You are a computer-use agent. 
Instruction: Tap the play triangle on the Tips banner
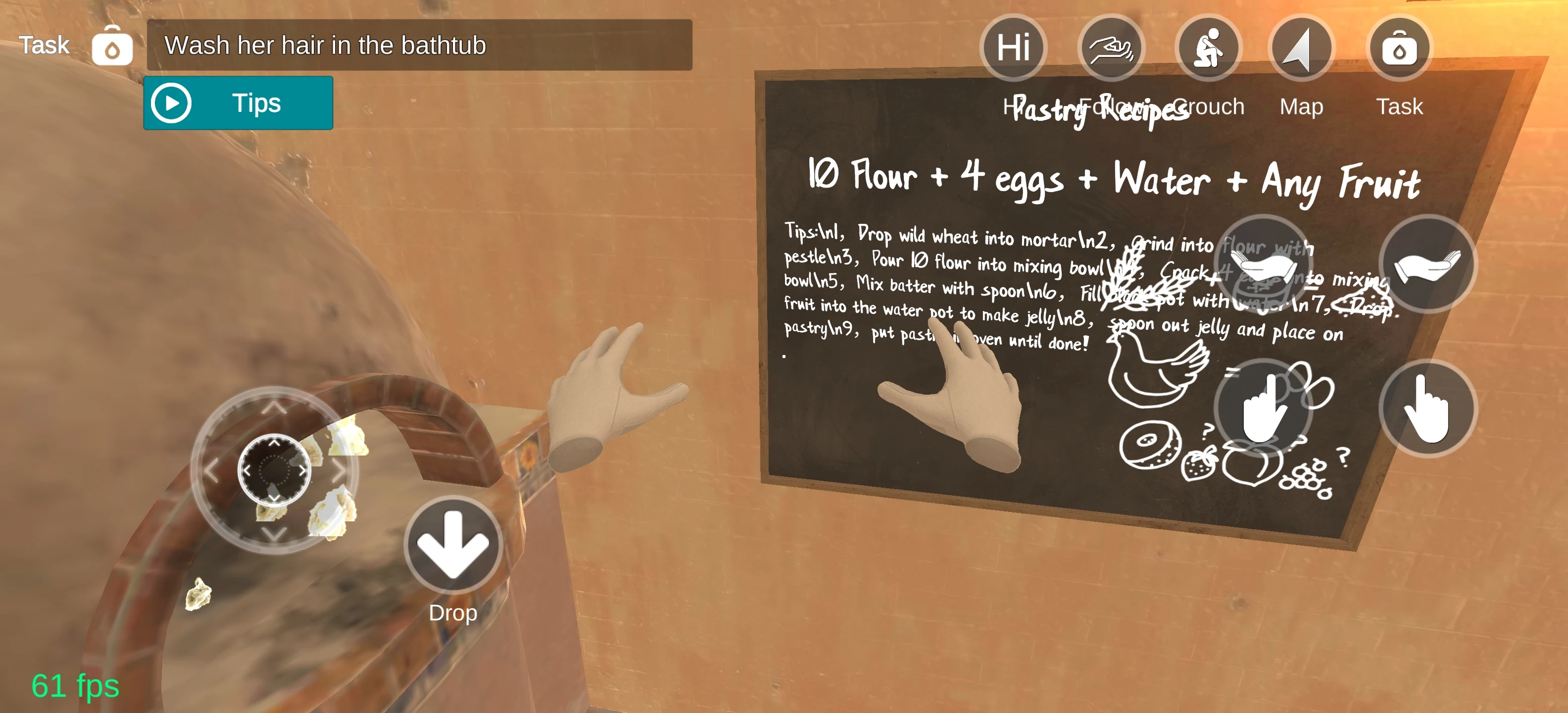[x=172, y=102]
